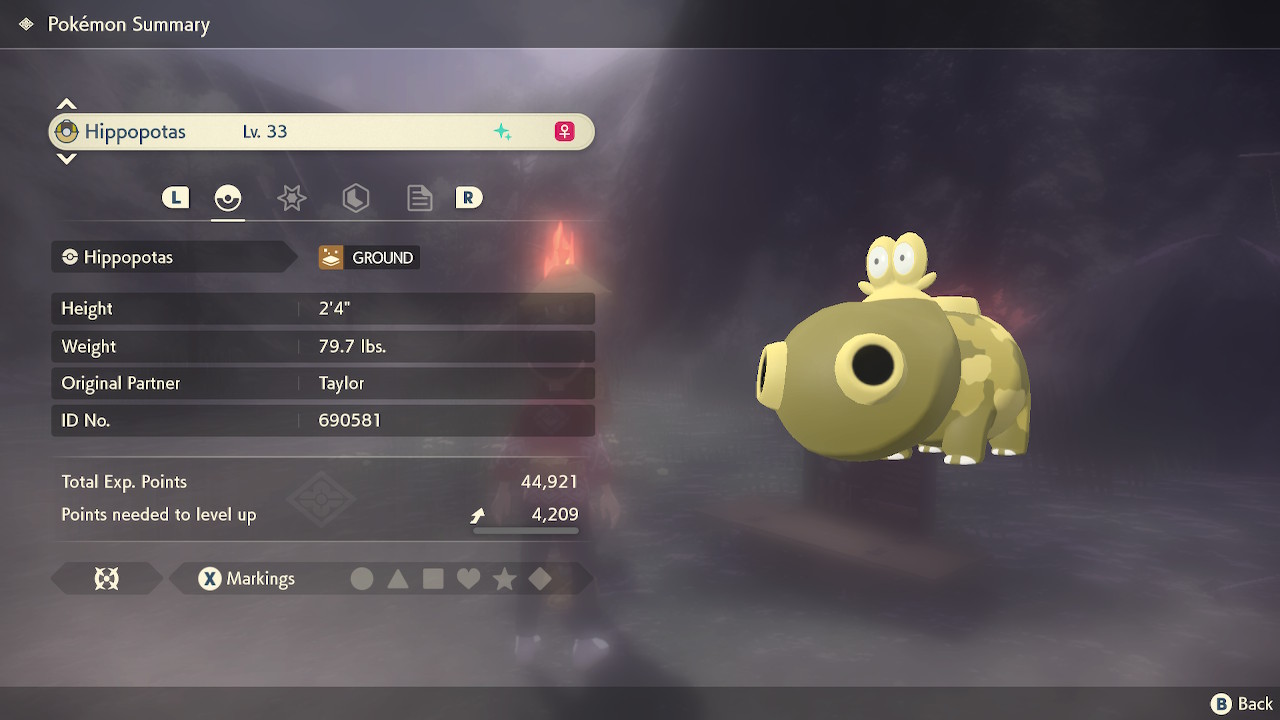Toggle the heart marking

(468, 579)
